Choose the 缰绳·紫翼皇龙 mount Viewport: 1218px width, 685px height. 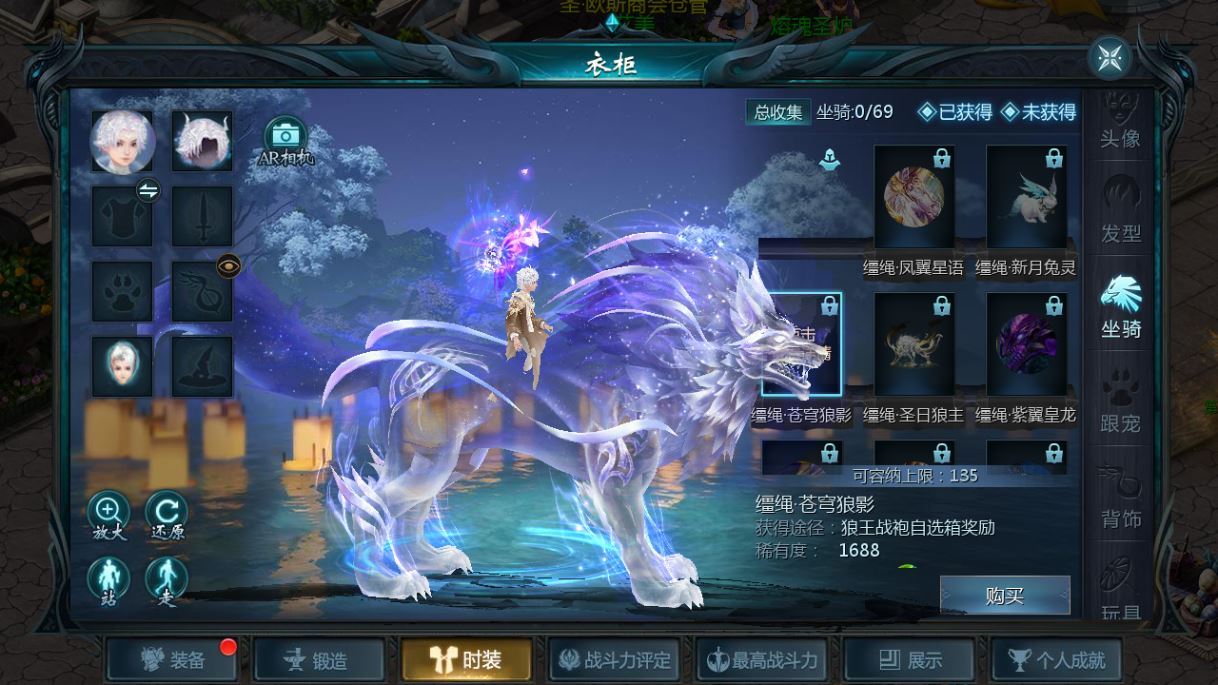(1026, 346)
